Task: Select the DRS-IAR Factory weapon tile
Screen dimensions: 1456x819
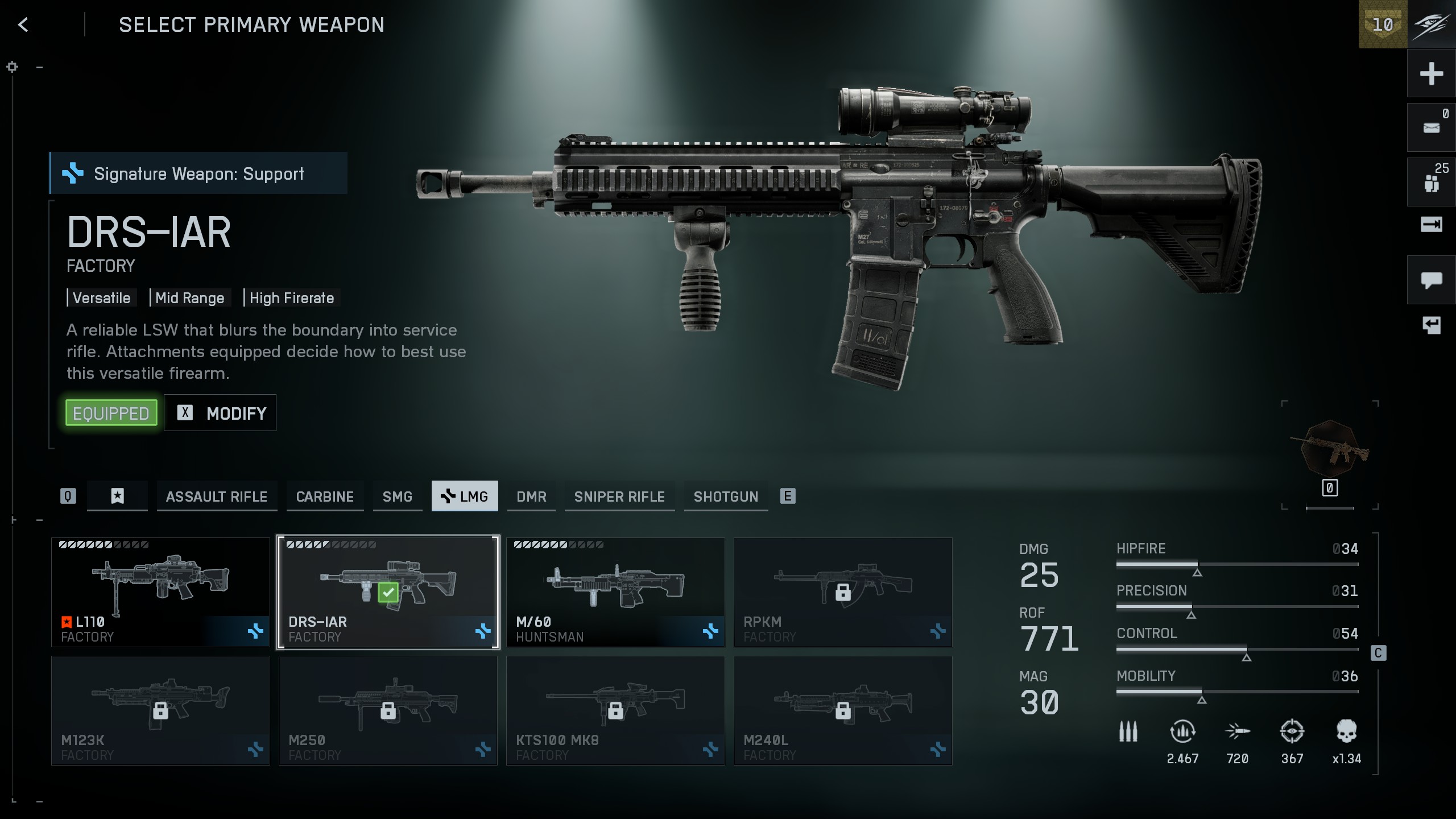Action: (388, 592)
